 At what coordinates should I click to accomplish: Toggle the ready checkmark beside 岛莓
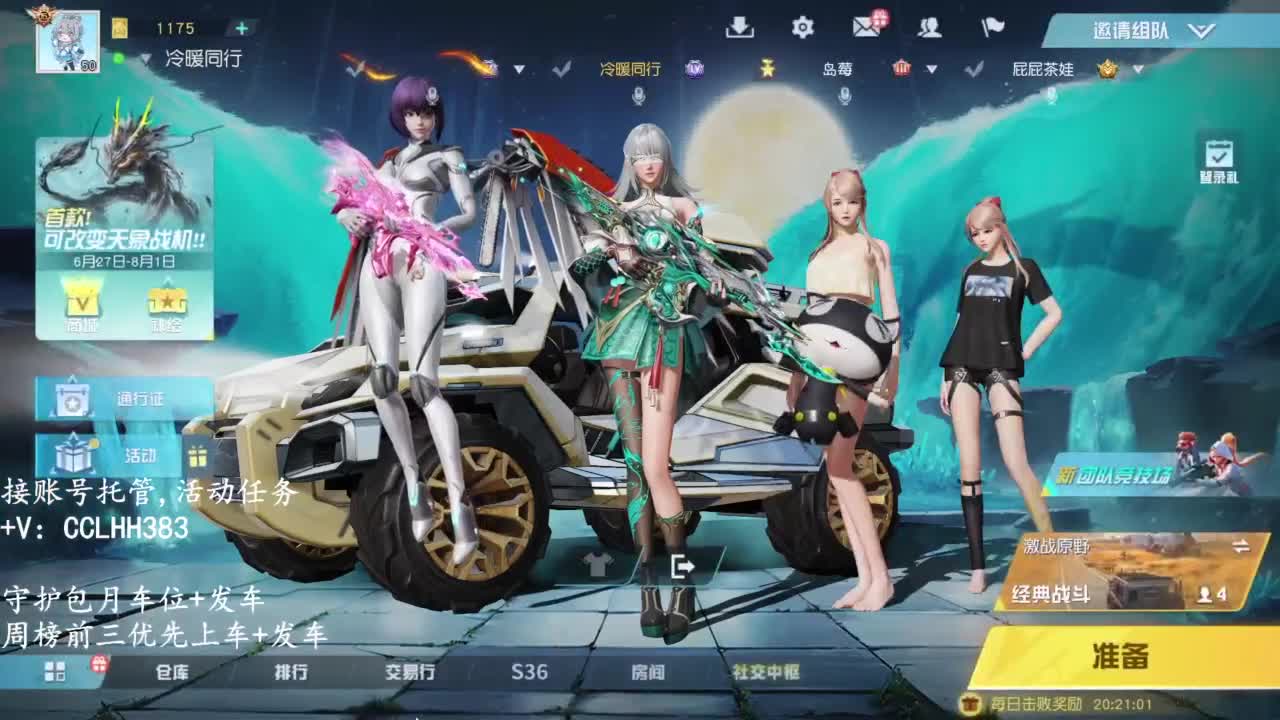973,68
